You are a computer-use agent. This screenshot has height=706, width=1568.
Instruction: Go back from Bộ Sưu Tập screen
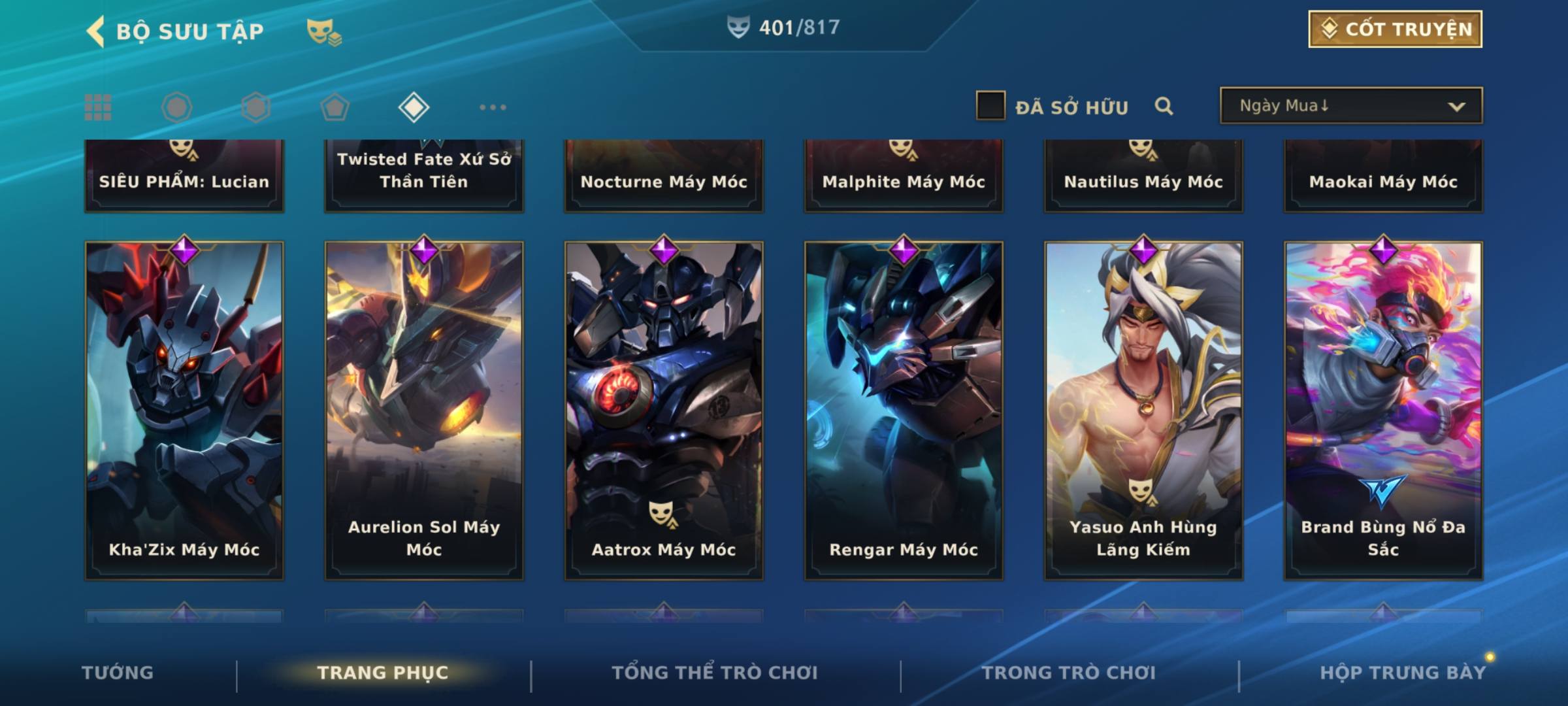click(x=96, y=31)
